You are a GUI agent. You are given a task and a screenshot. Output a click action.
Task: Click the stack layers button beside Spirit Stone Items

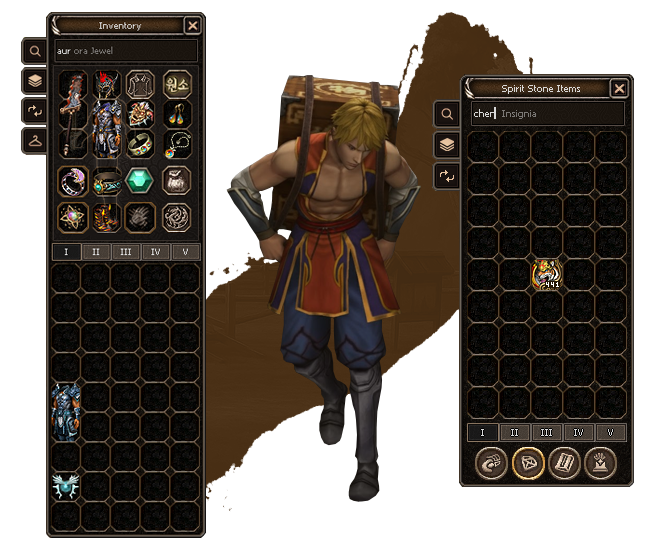coord(447,146)
